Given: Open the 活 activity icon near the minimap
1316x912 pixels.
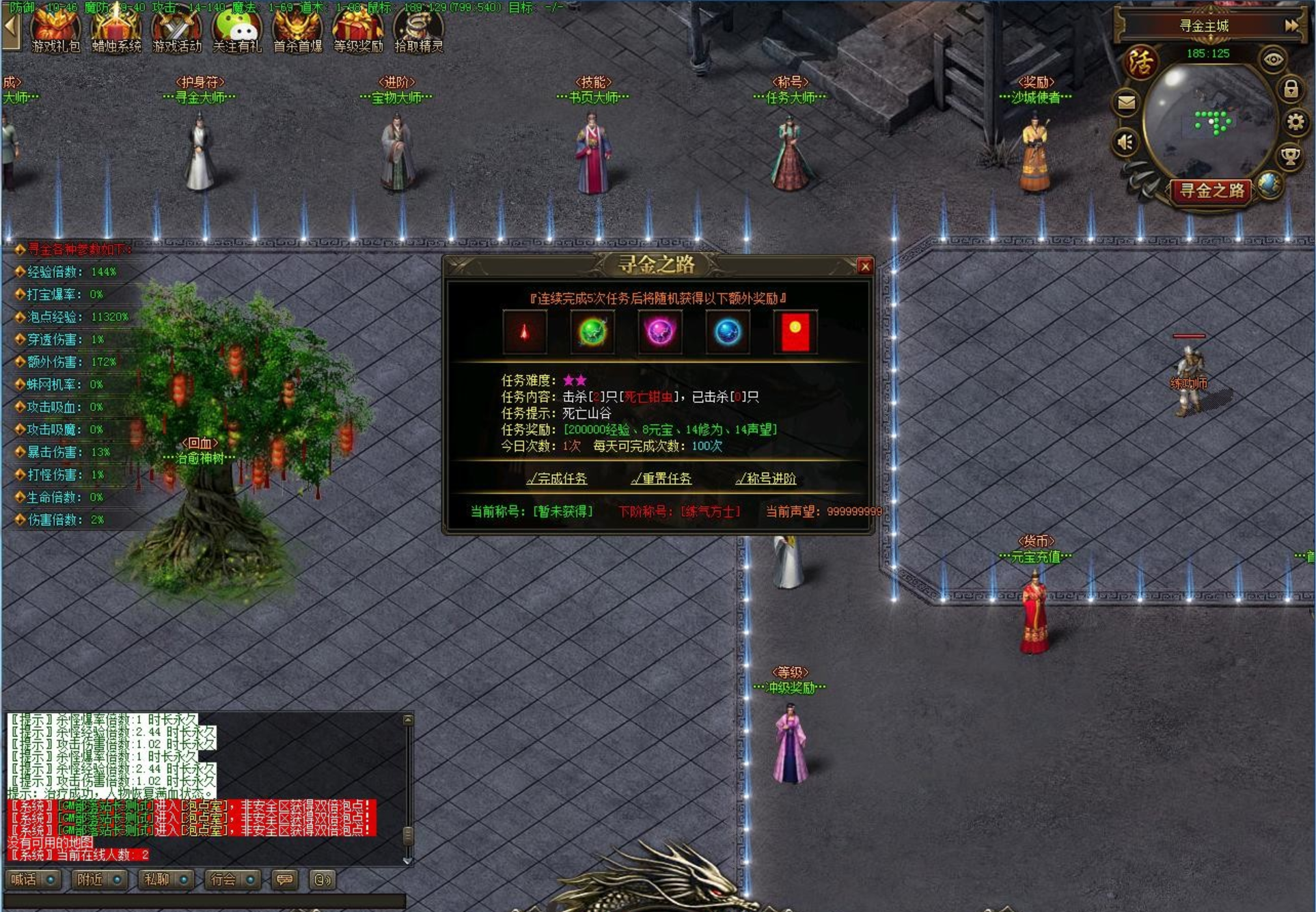Looking at the screenshot, I should click(1141, 62).
